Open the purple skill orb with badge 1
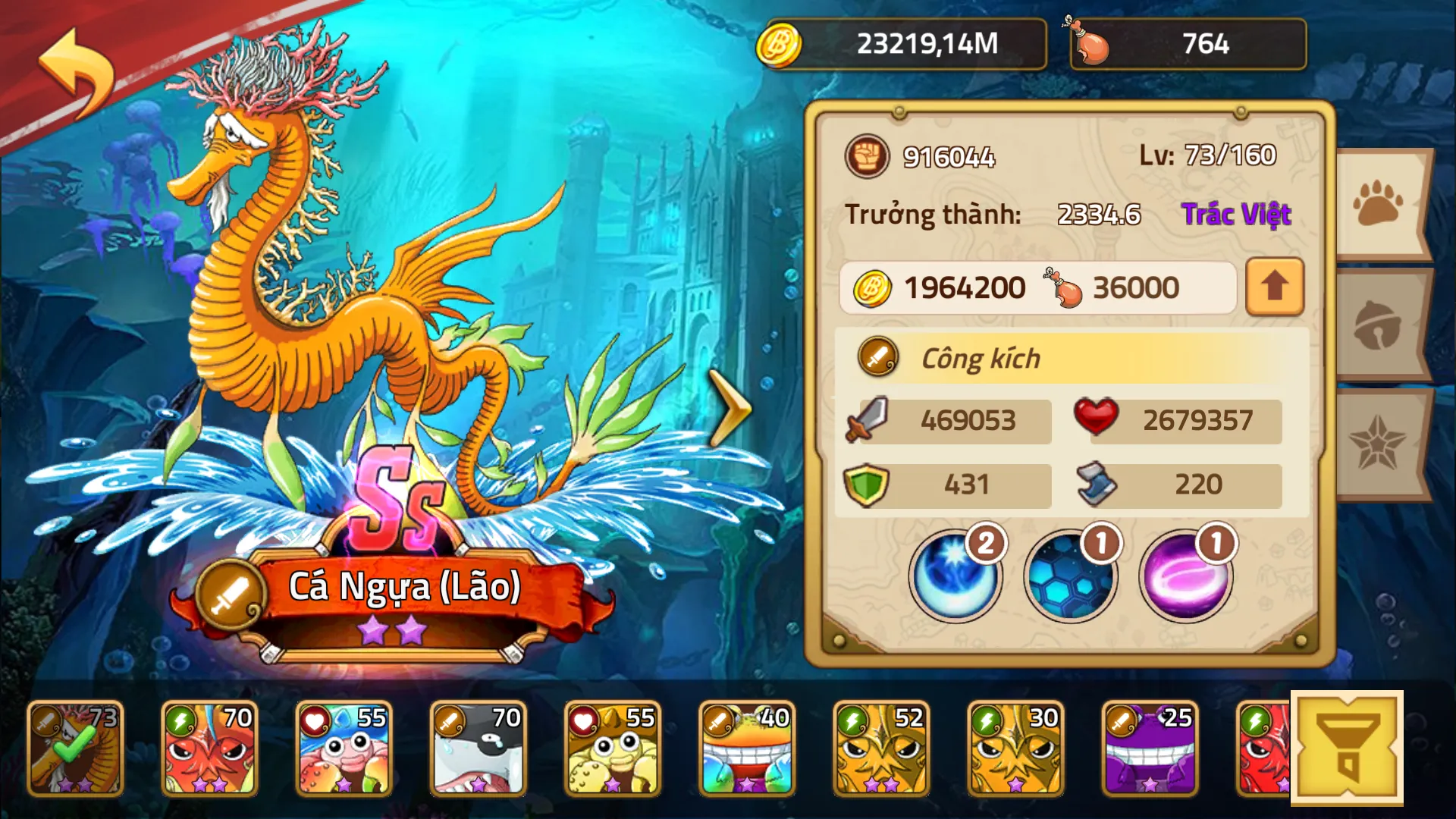The image size is (1456, 819). (1185, 576)
